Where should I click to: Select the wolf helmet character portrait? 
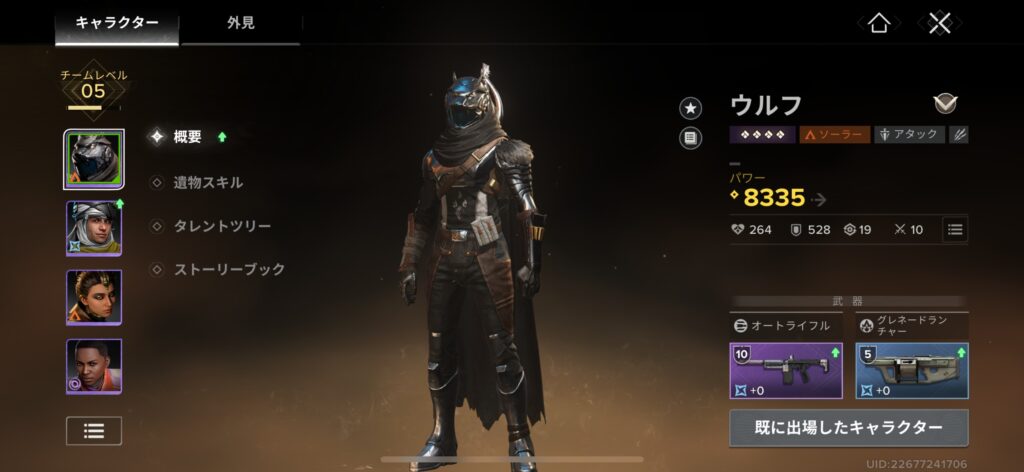[x=94, y=159]
